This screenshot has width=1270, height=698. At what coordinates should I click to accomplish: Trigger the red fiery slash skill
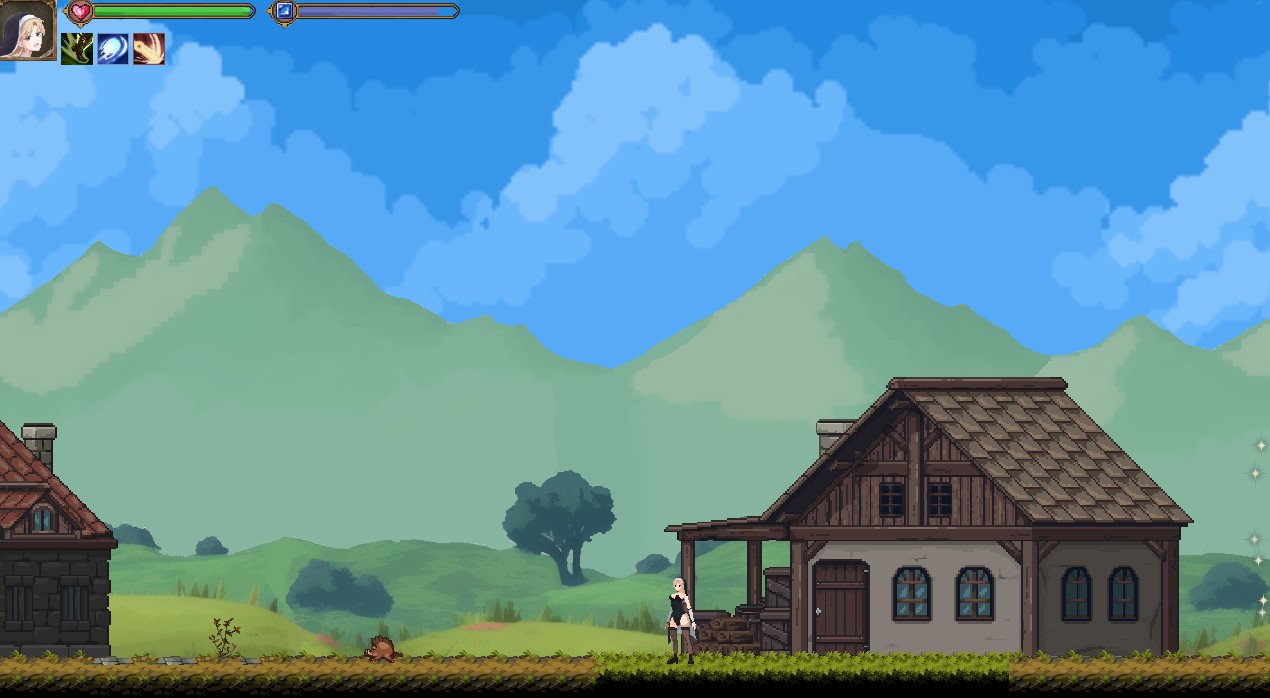(149, 49)
